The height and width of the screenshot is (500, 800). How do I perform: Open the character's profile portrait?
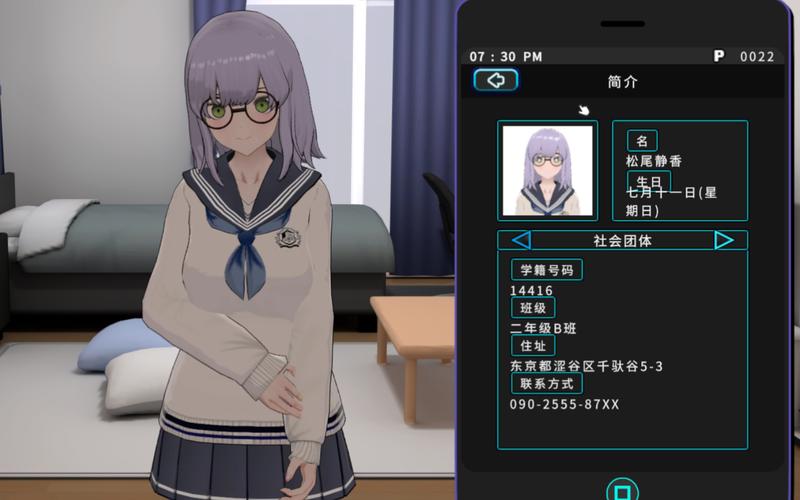547,171
